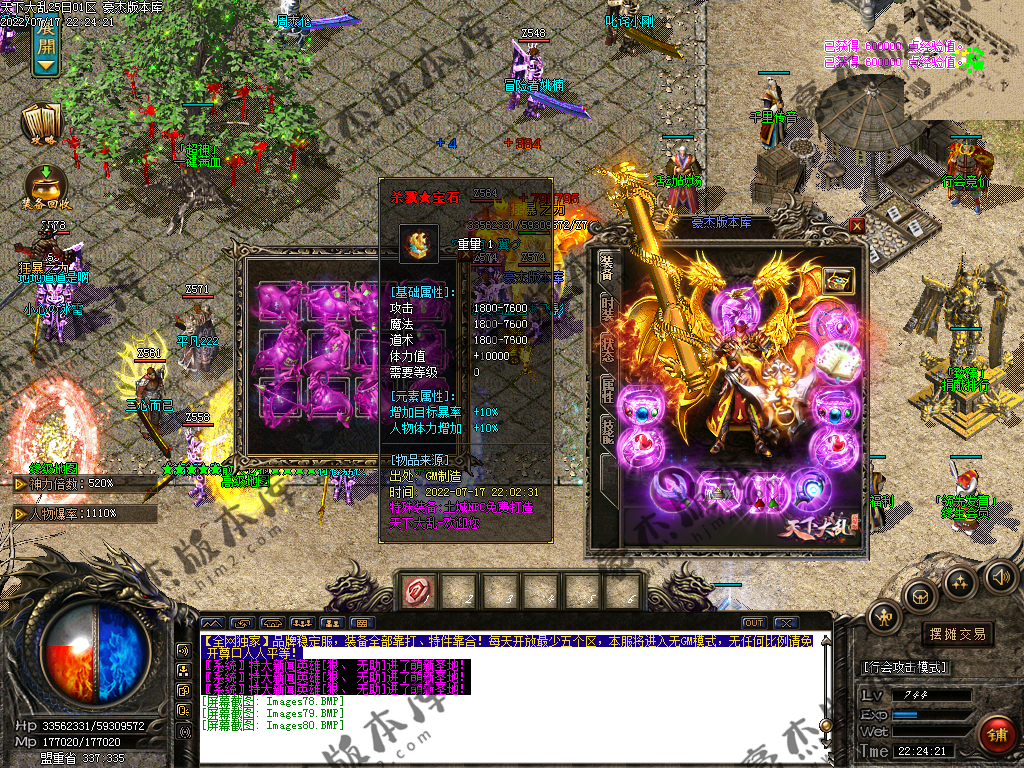Image resolution: width=1024 pixels, height=768 pixels.
Task: Open the bag chest round icon
Action: 920,597
